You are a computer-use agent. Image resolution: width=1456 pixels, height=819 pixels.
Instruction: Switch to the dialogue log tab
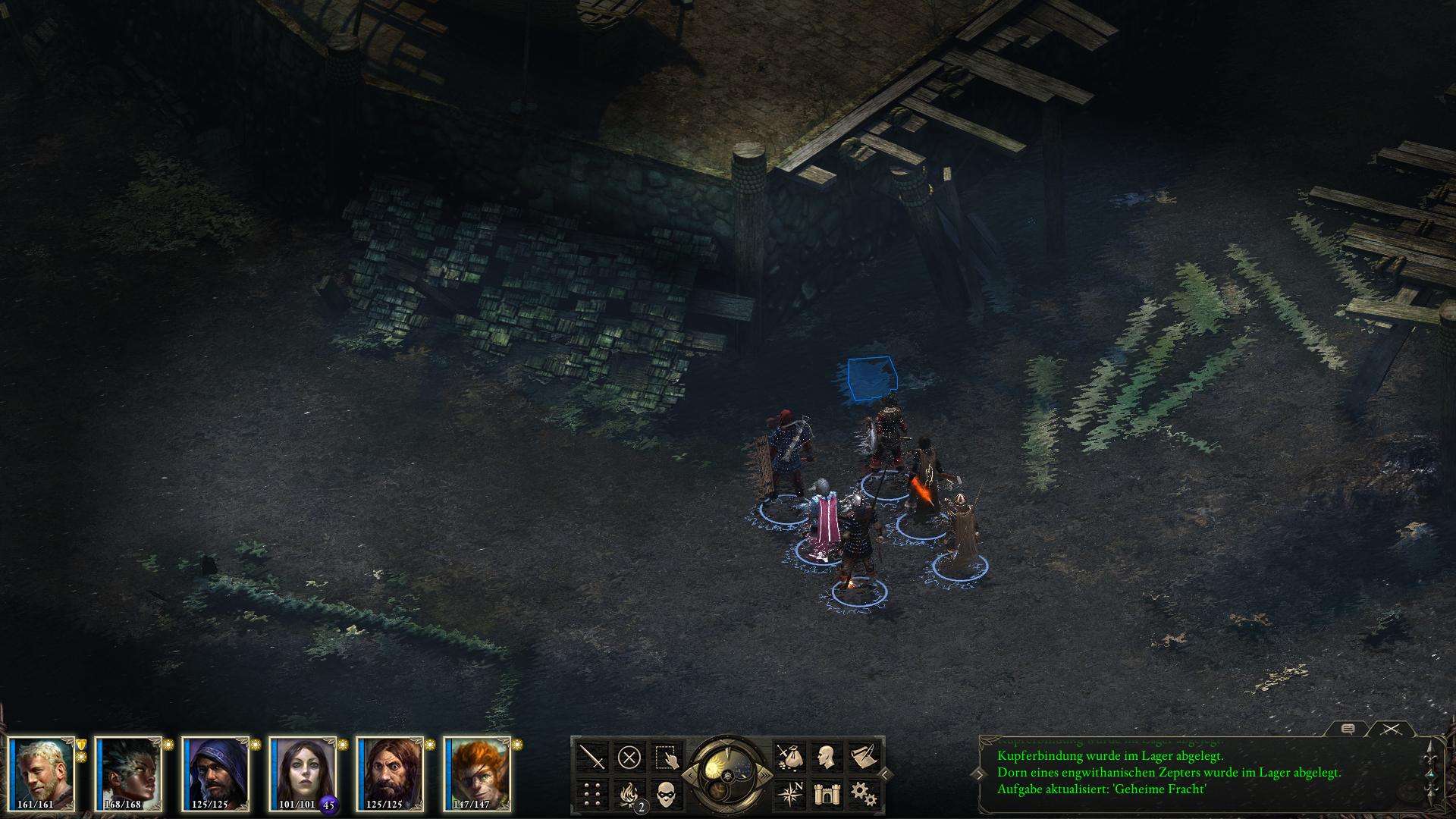click(x=1348, y=729)
